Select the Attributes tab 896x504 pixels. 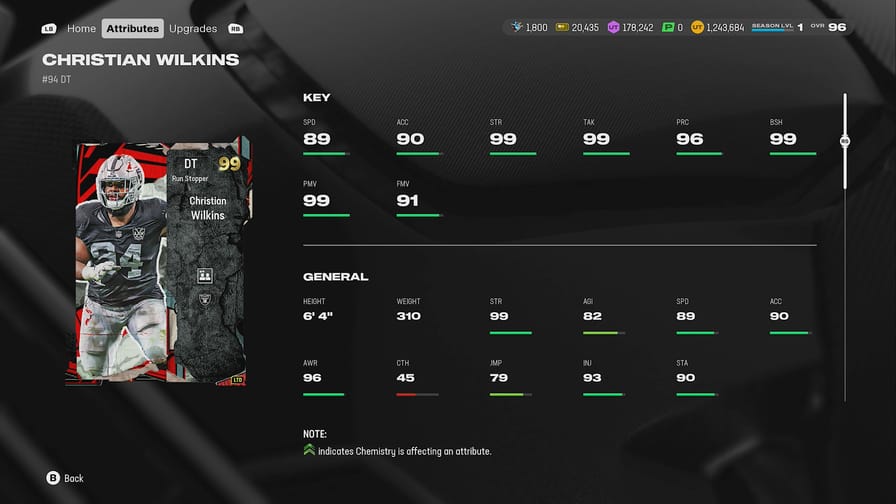pos(132,29)
